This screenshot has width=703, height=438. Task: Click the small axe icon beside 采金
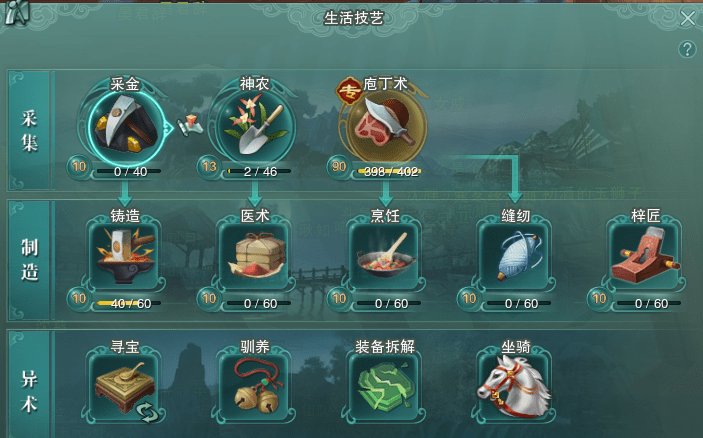(x=190, y=125)
